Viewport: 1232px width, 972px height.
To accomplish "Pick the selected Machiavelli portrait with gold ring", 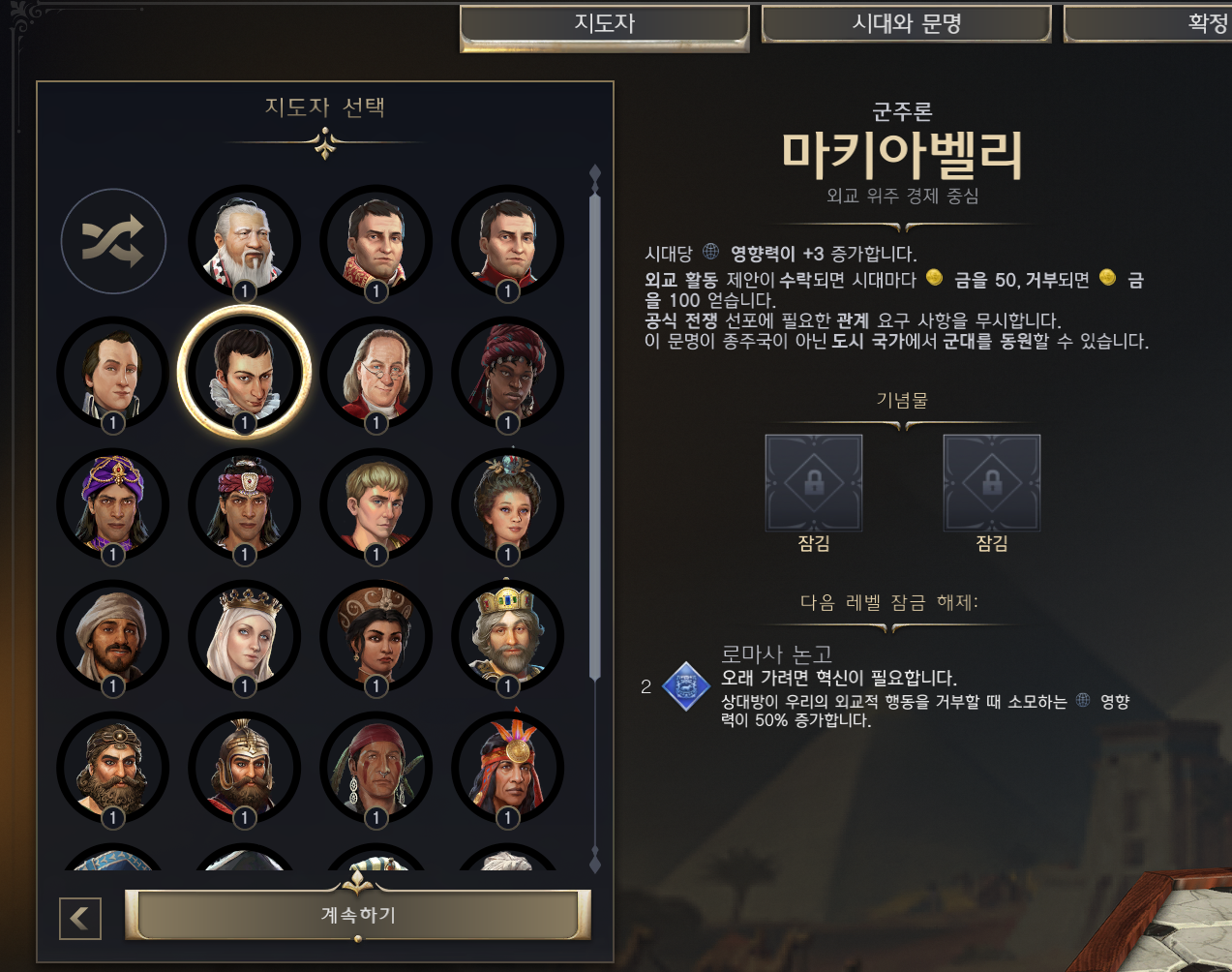I will point(245,372).
